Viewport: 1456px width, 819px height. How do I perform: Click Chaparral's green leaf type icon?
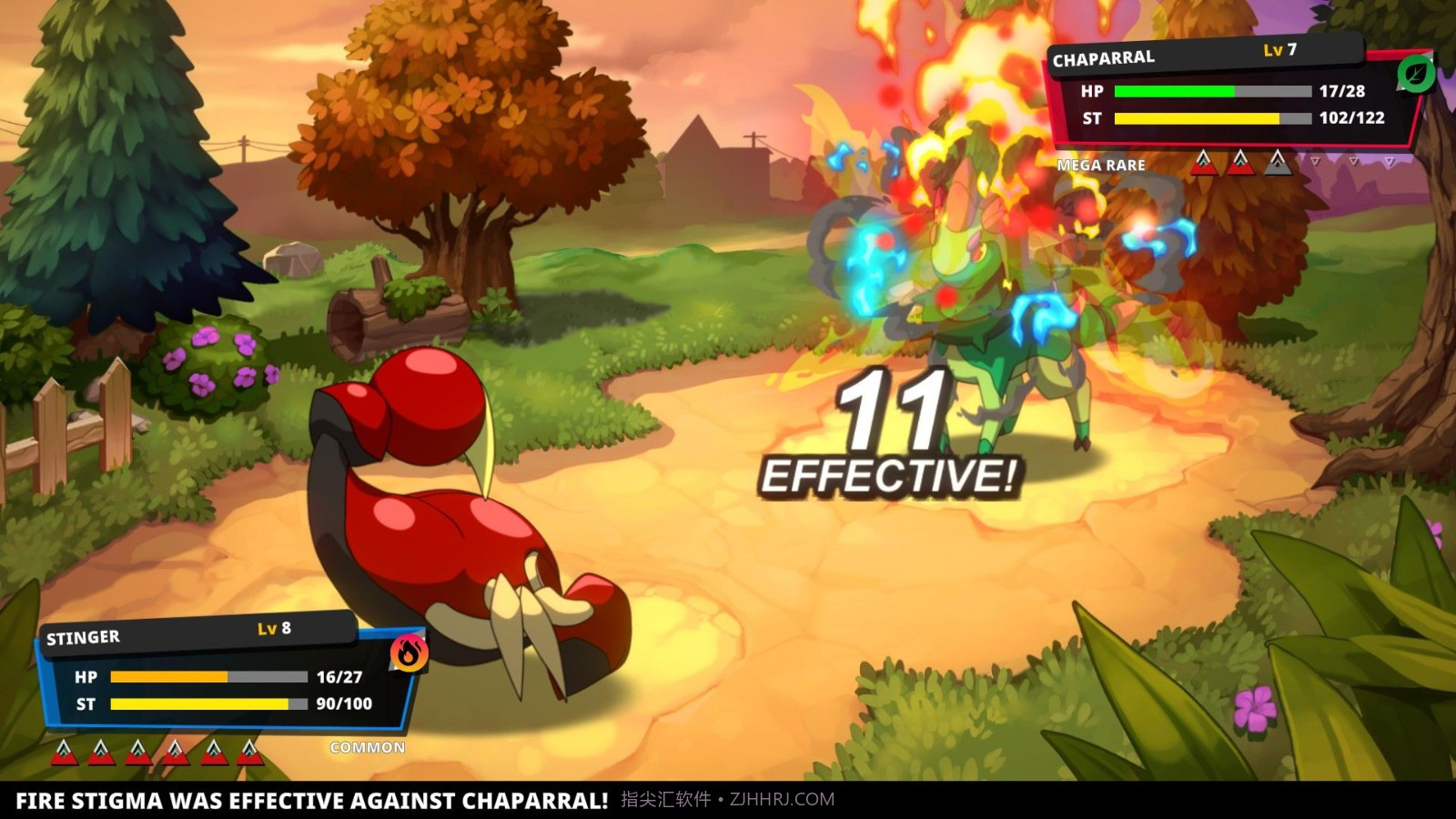pyautogui.click(x=1415, y=74)
